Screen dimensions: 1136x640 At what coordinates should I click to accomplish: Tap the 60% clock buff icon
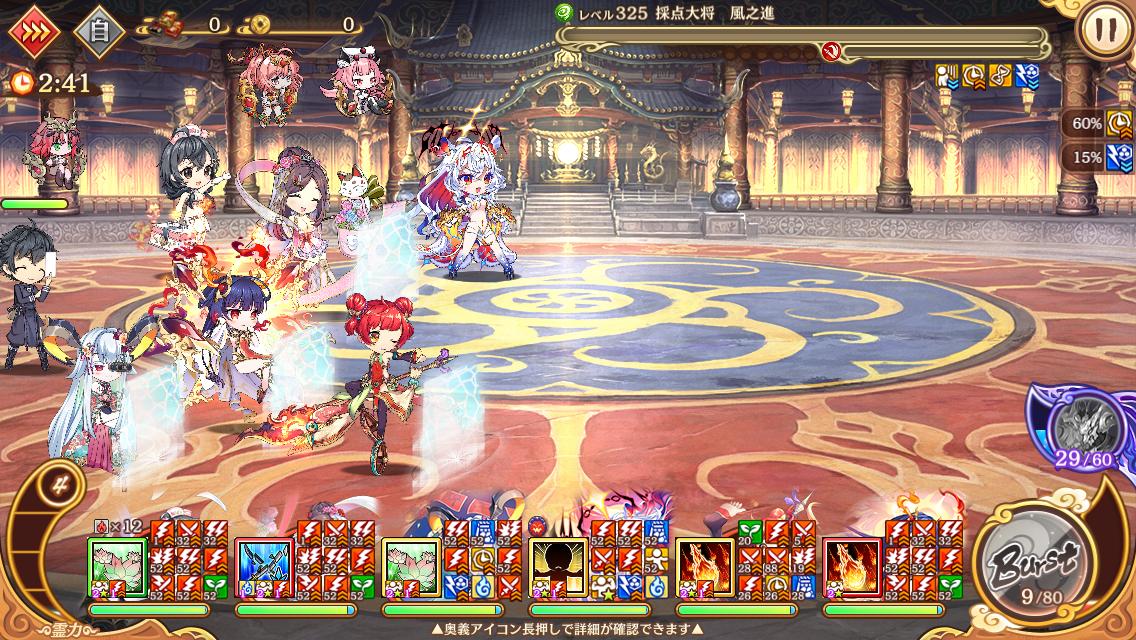[x=1118, y=124]
